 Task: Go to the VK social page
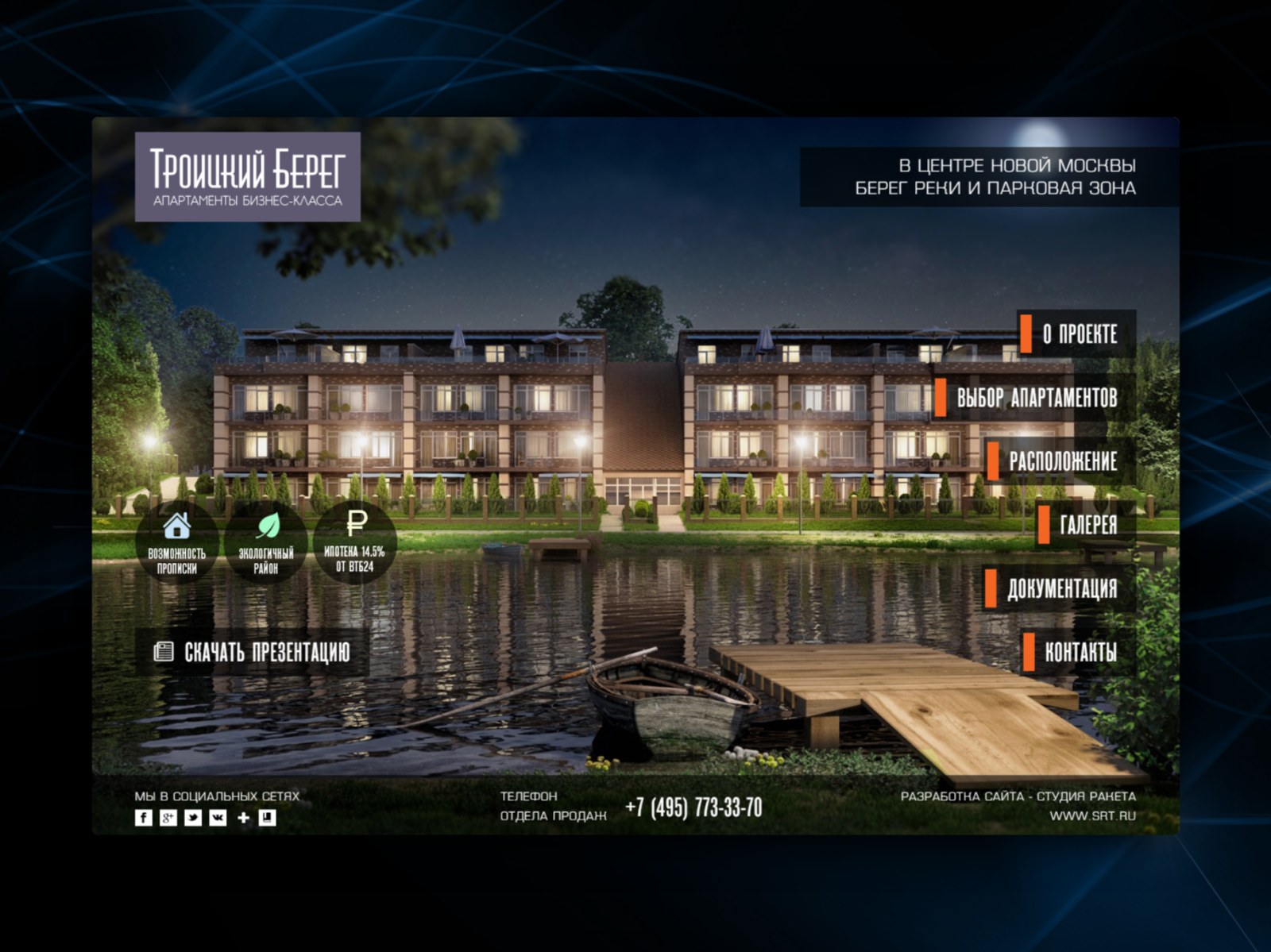coord(218,818)
